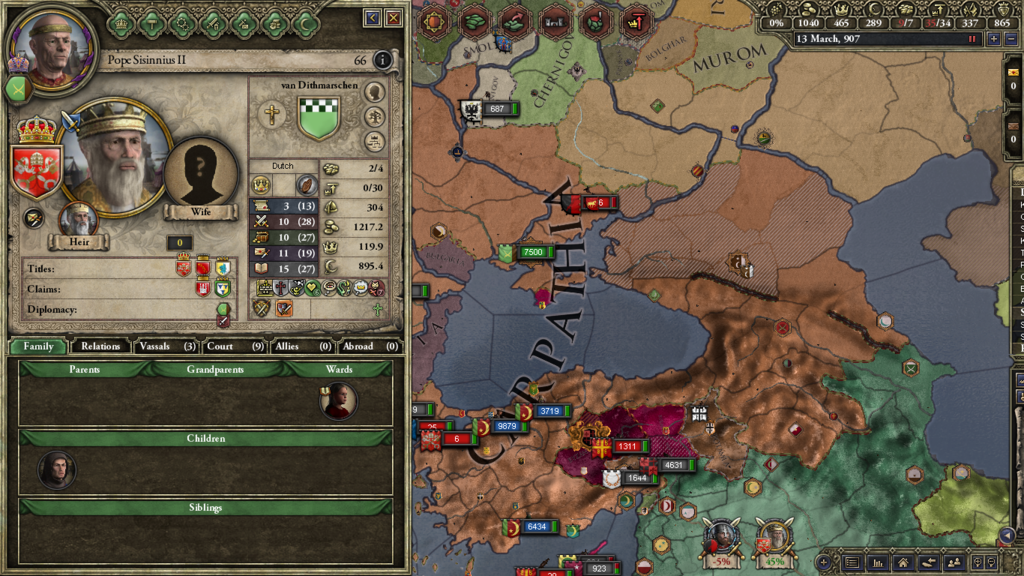The height and width of the screenshot is (576, 1024).
Task: Close the character panel with the red X
Action: coord(394,18)
